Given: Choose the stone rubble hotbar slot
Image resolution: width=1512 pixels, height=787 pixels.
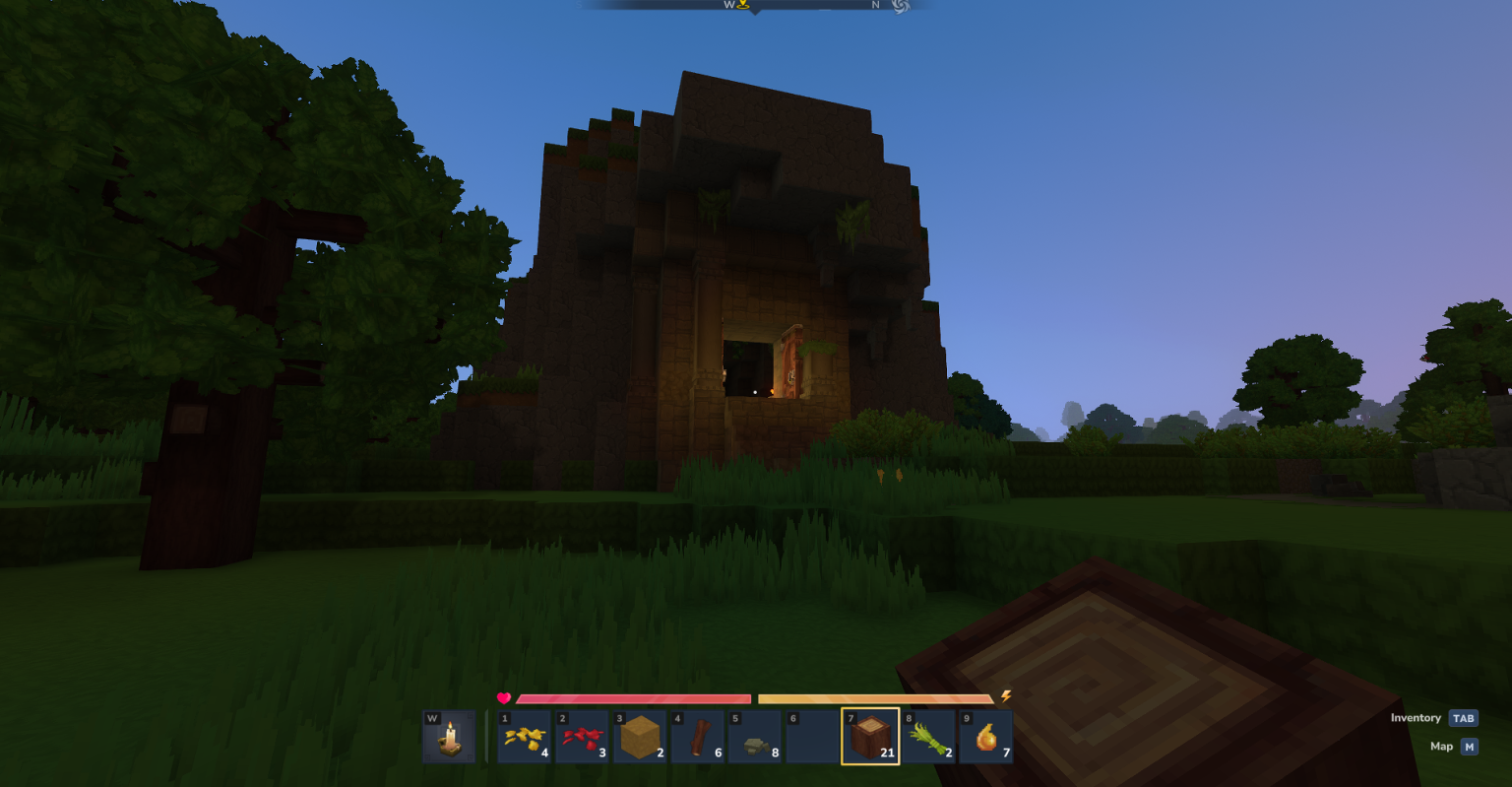Looking at the screenshot, I should (x=755, y=737).
